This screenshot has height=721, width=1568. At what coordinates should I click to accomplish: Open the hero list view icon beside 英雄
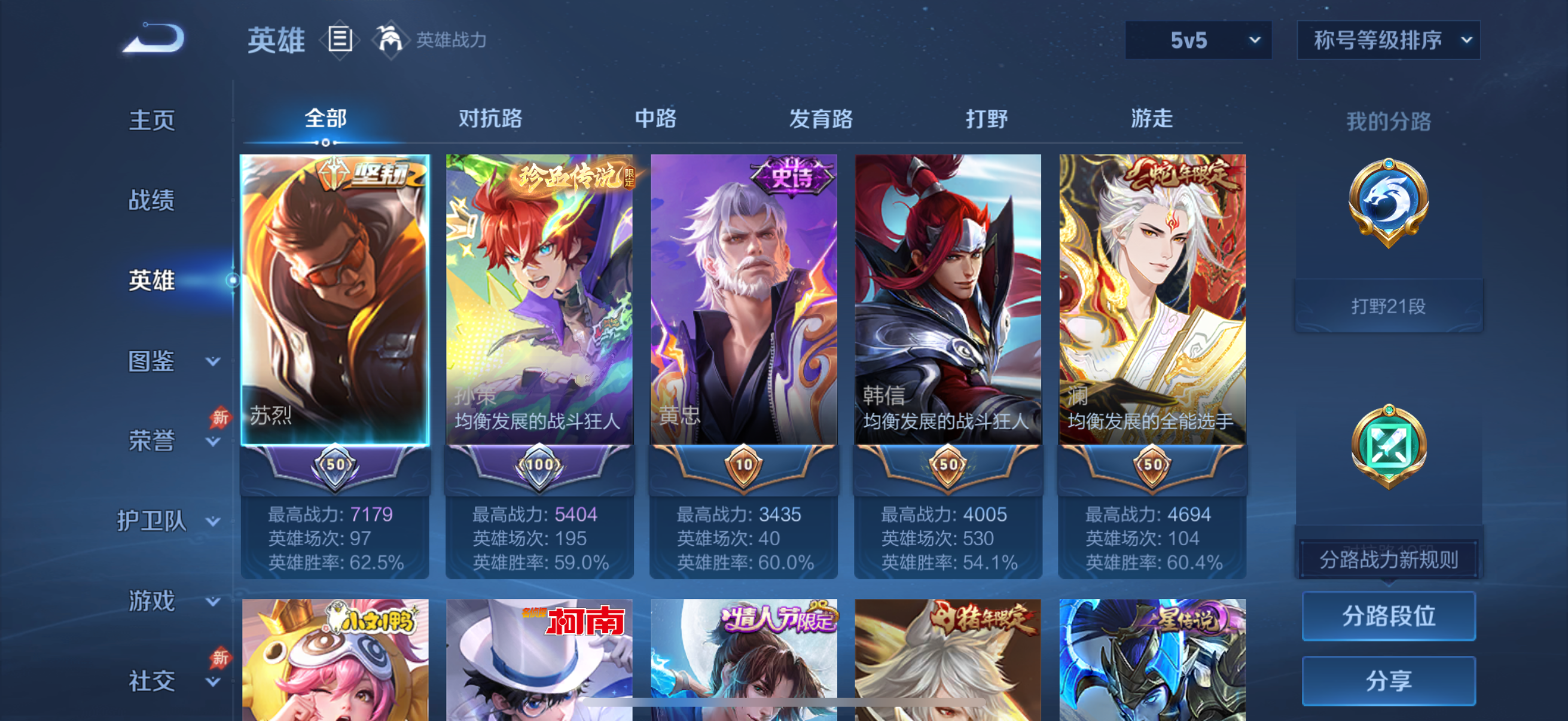pos(339,40)
